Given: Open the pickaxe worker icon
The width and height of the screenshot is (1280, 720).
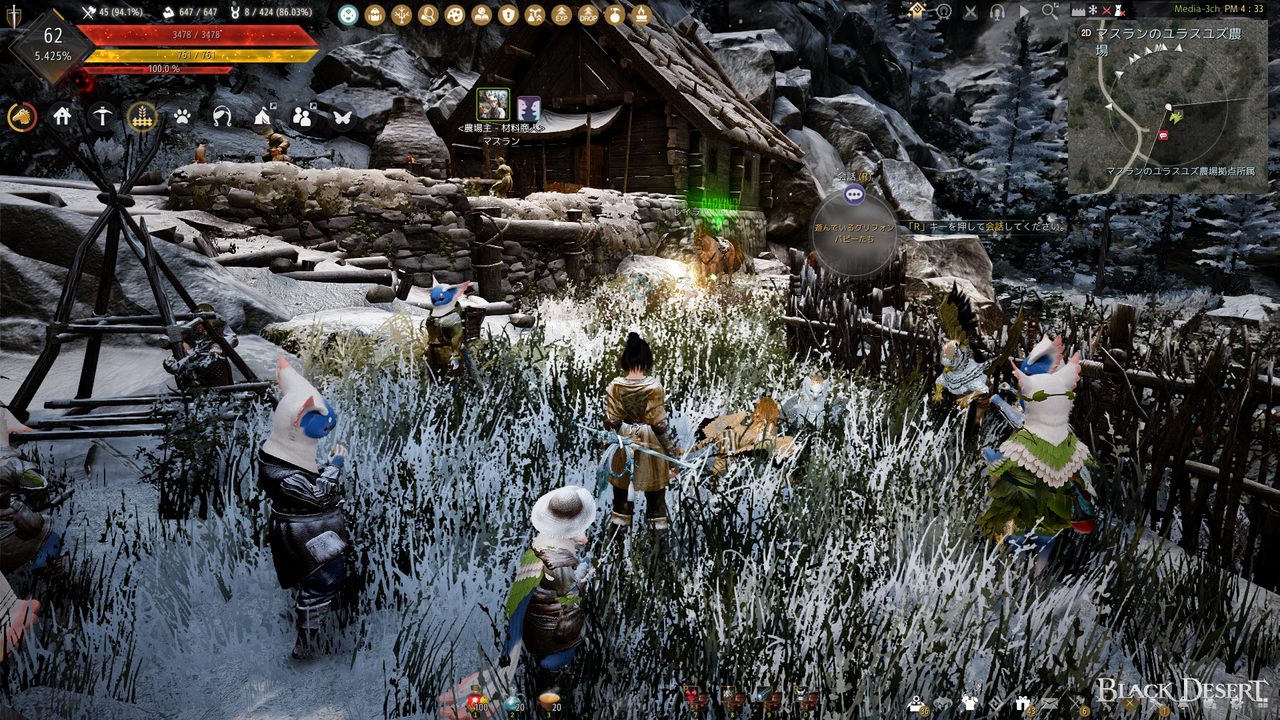Looking at the screenshot, I should click(101, 117).
